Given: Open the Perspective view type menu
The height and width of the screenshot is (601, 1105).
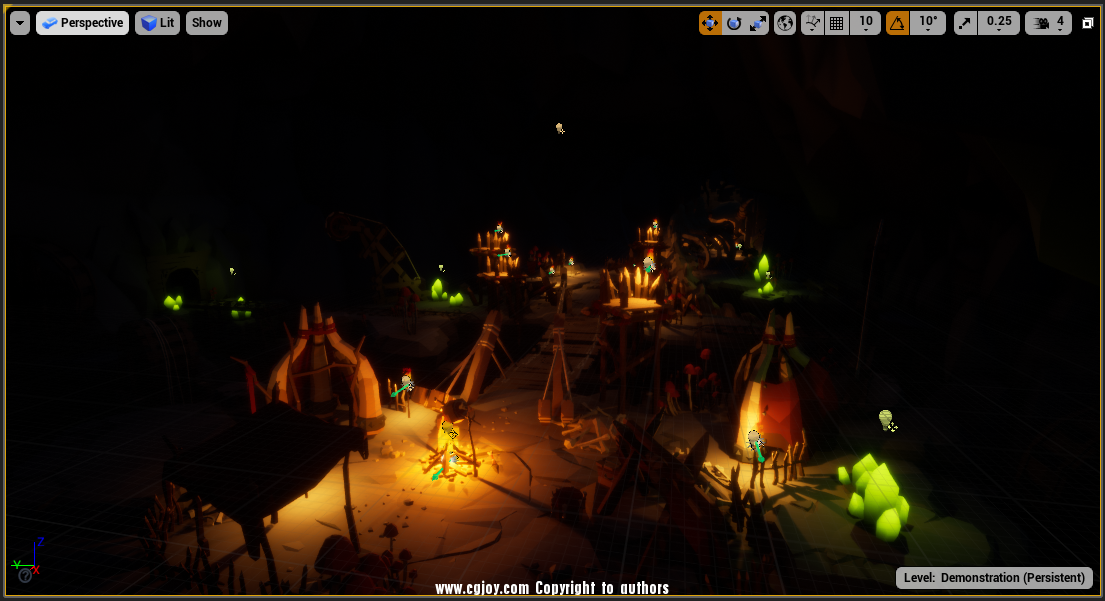Looking at the screenshot, I should coord(82,23).
